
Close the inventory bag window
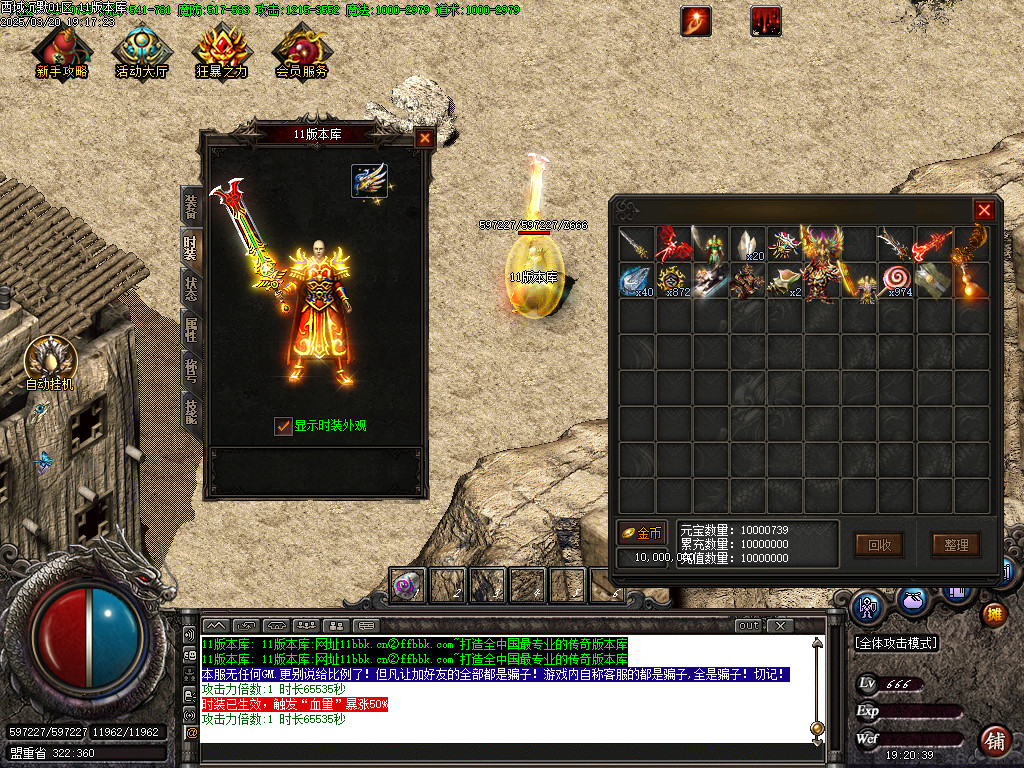[984, 210]
